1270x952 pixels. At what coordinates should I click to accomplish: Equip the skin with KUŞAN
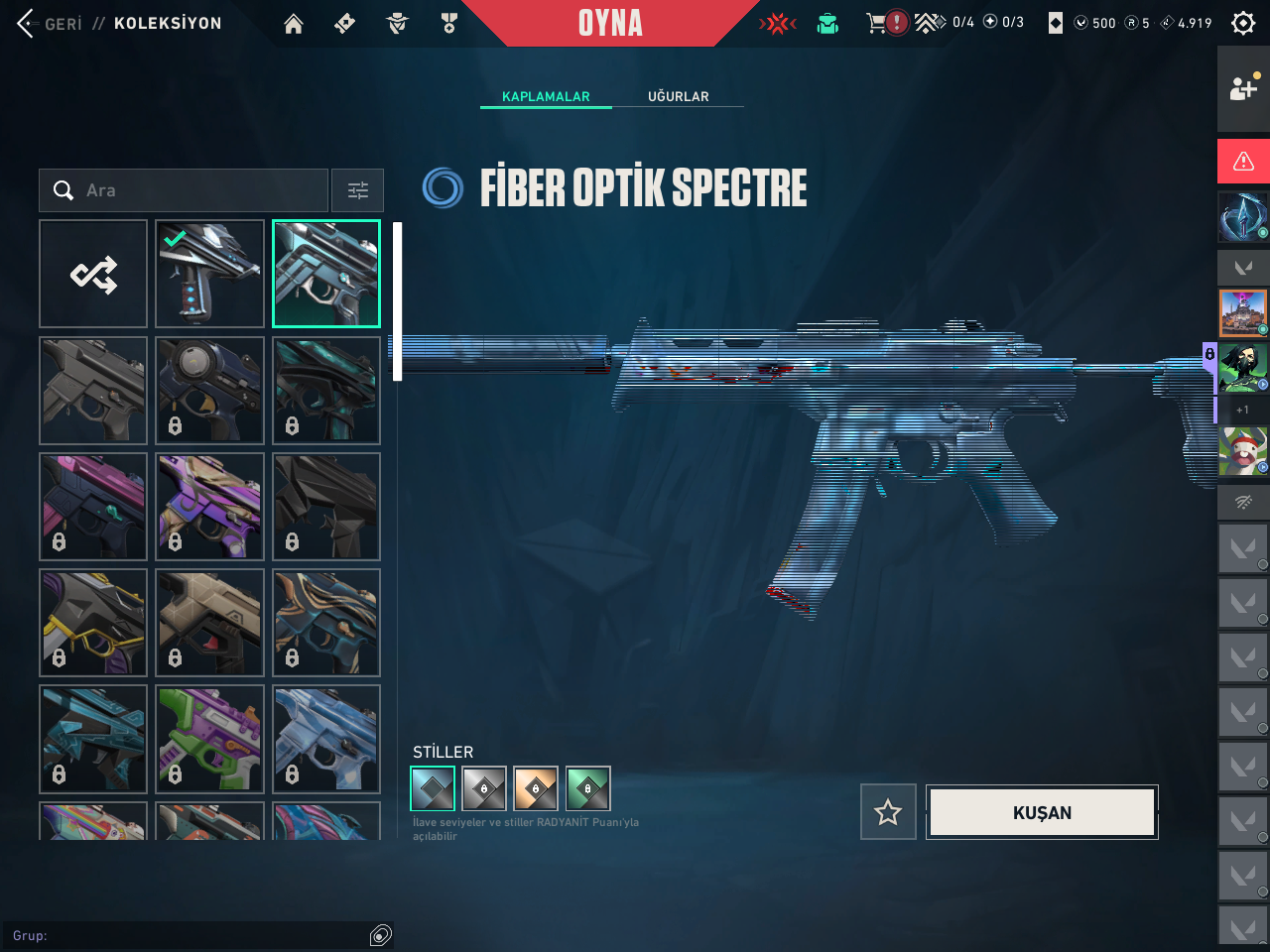pyautogui.click(x=1042, y=812)
